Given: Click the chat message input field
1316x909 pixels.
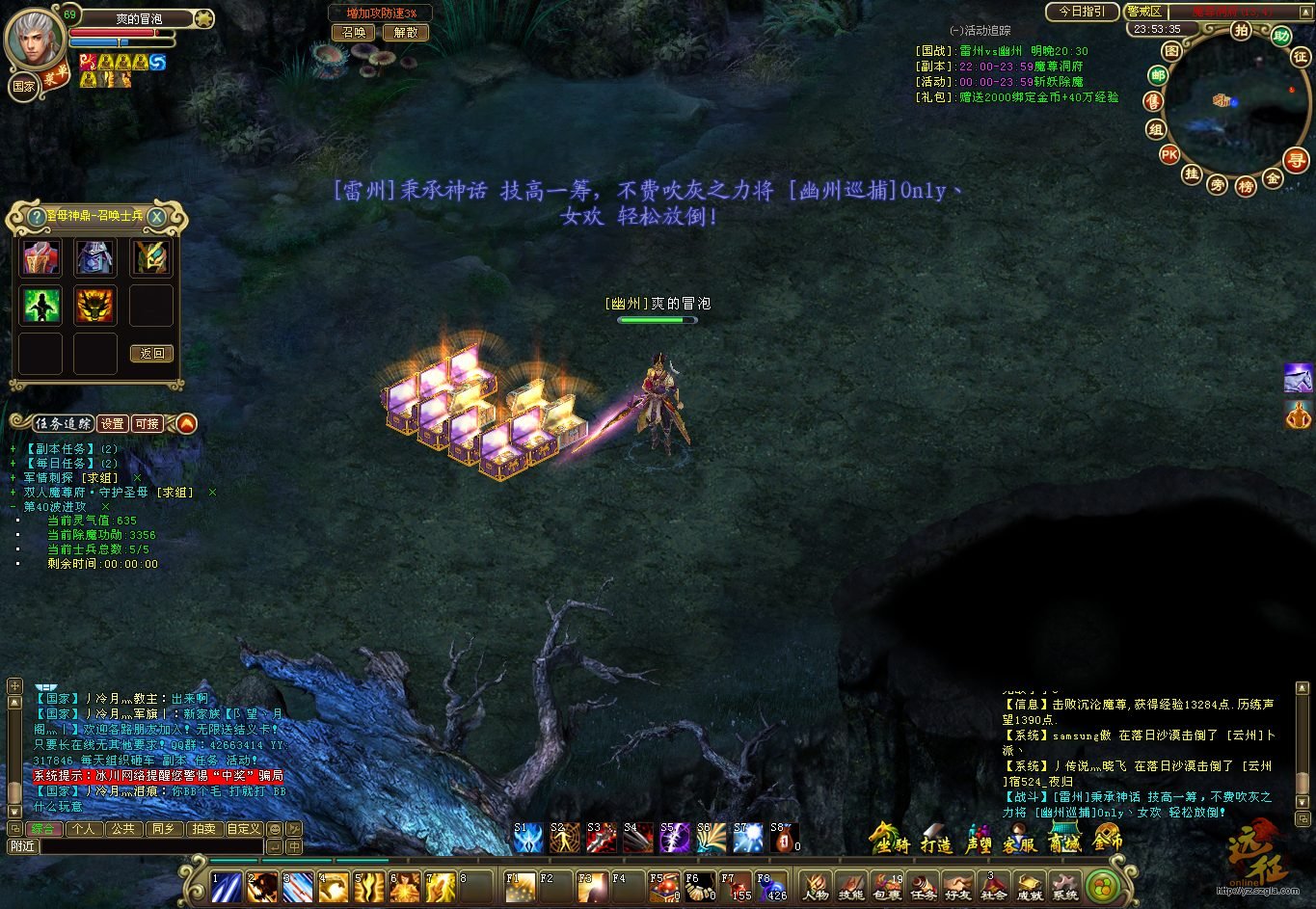Looking at the screenshot, I should pos(150,846).
